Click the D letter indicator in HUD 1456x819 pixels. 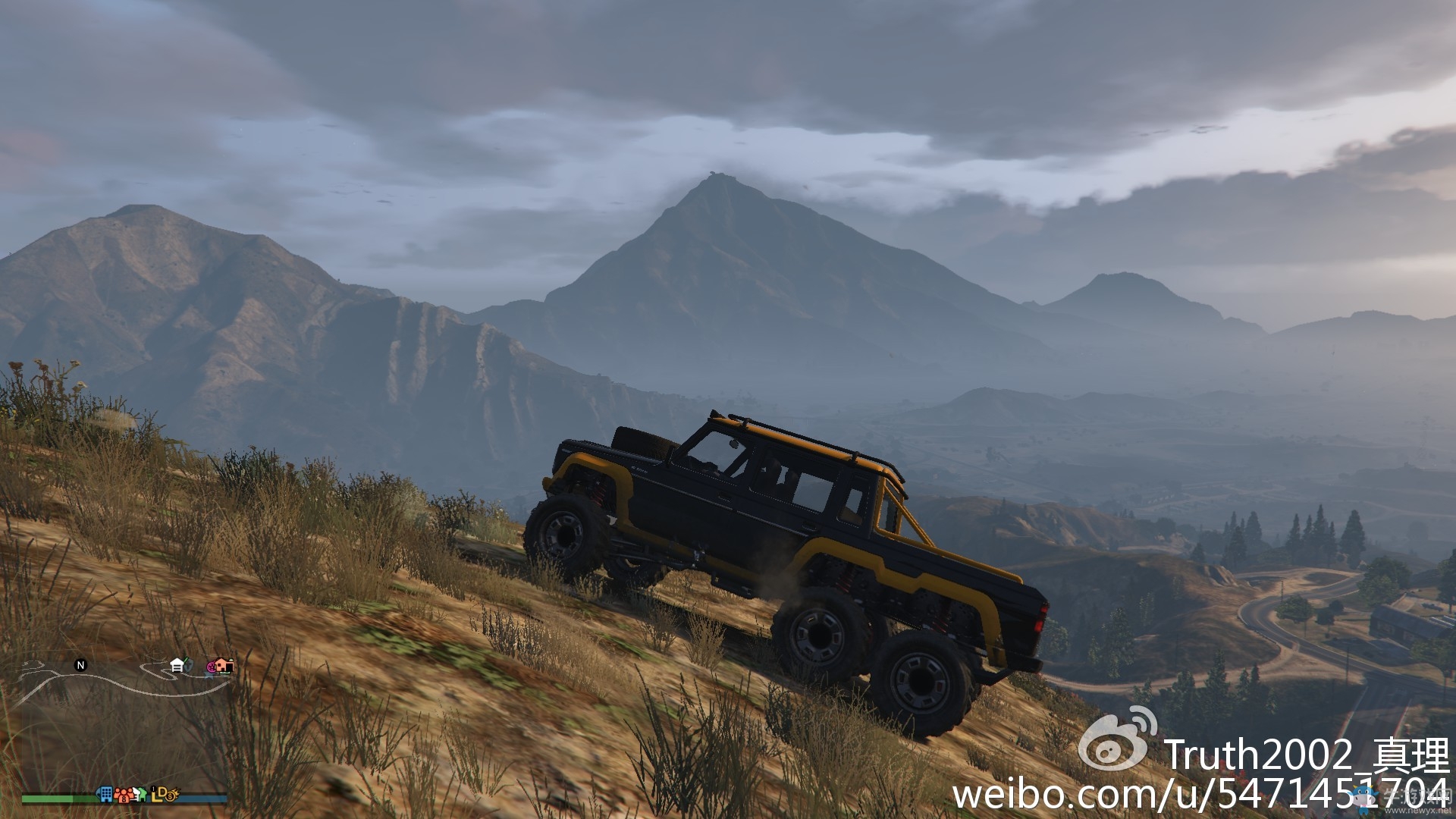[162, 793]
